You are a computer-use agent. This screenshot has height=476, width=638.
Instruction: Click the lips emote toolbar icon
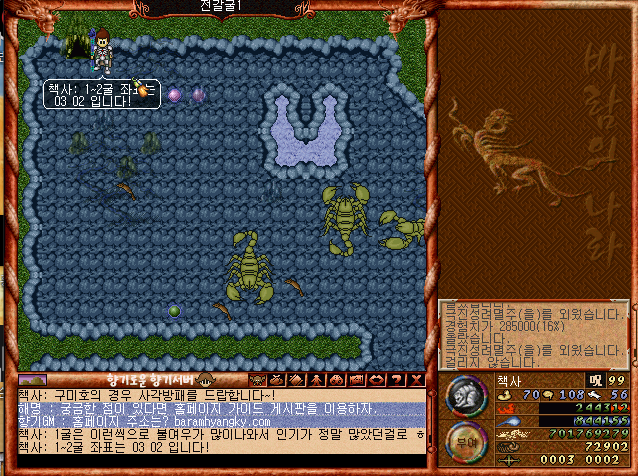[376, 380]
